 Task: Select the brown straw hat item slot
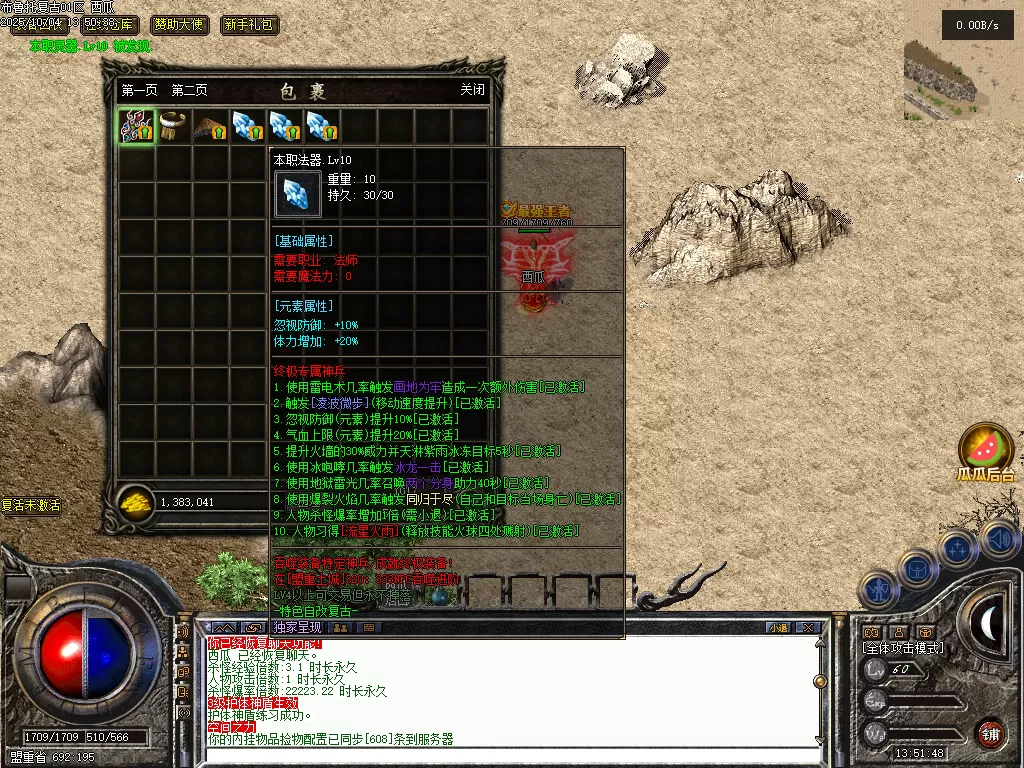point(210,127)
